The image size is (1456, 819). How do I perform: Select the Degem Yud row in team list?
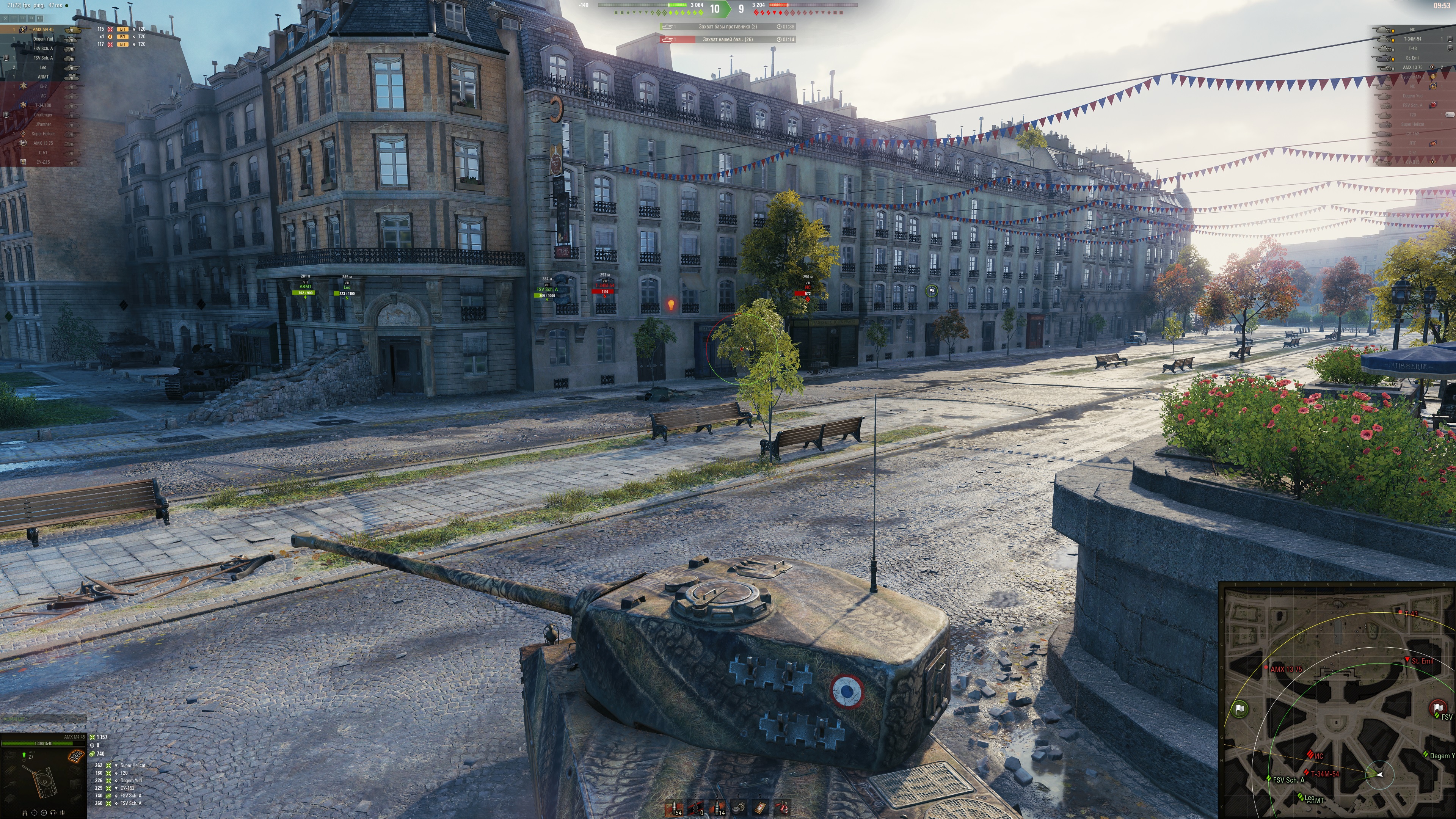(x=43, y=39)
